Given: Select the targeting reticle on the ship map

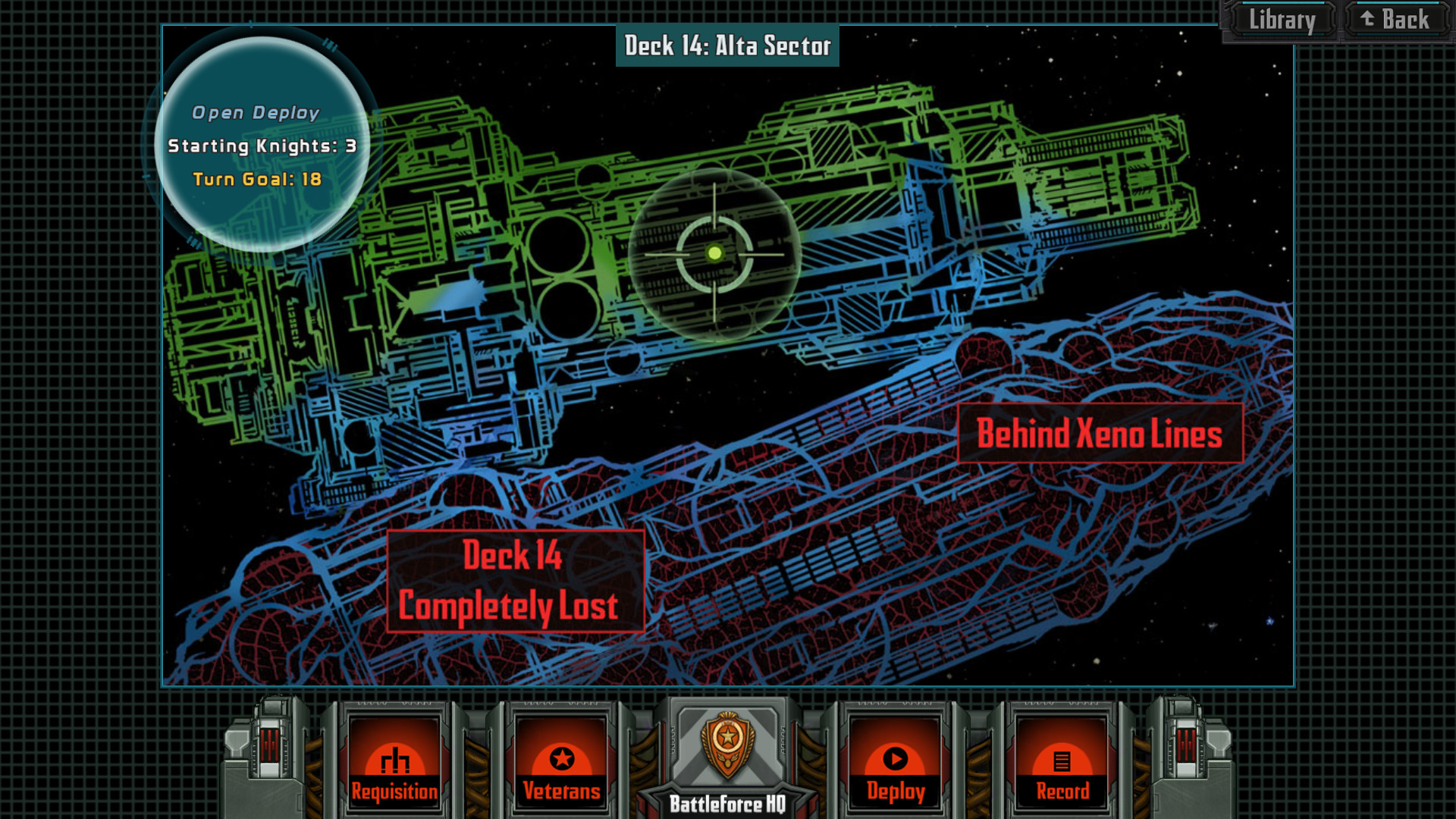Looking at the screenshot, I should pos(714,254).
